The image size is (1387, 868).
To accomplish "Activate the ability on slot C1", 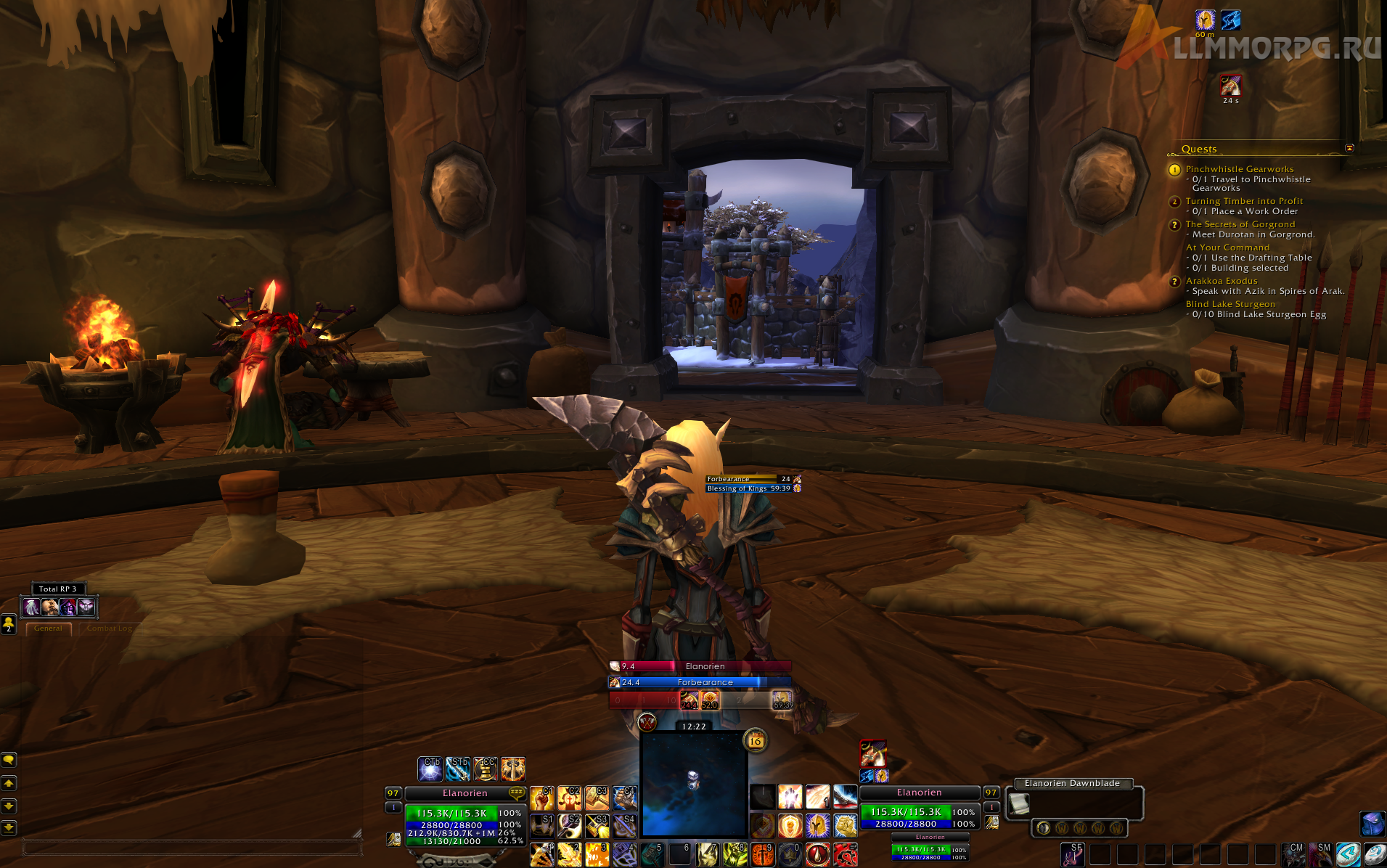I will [542, 798].
